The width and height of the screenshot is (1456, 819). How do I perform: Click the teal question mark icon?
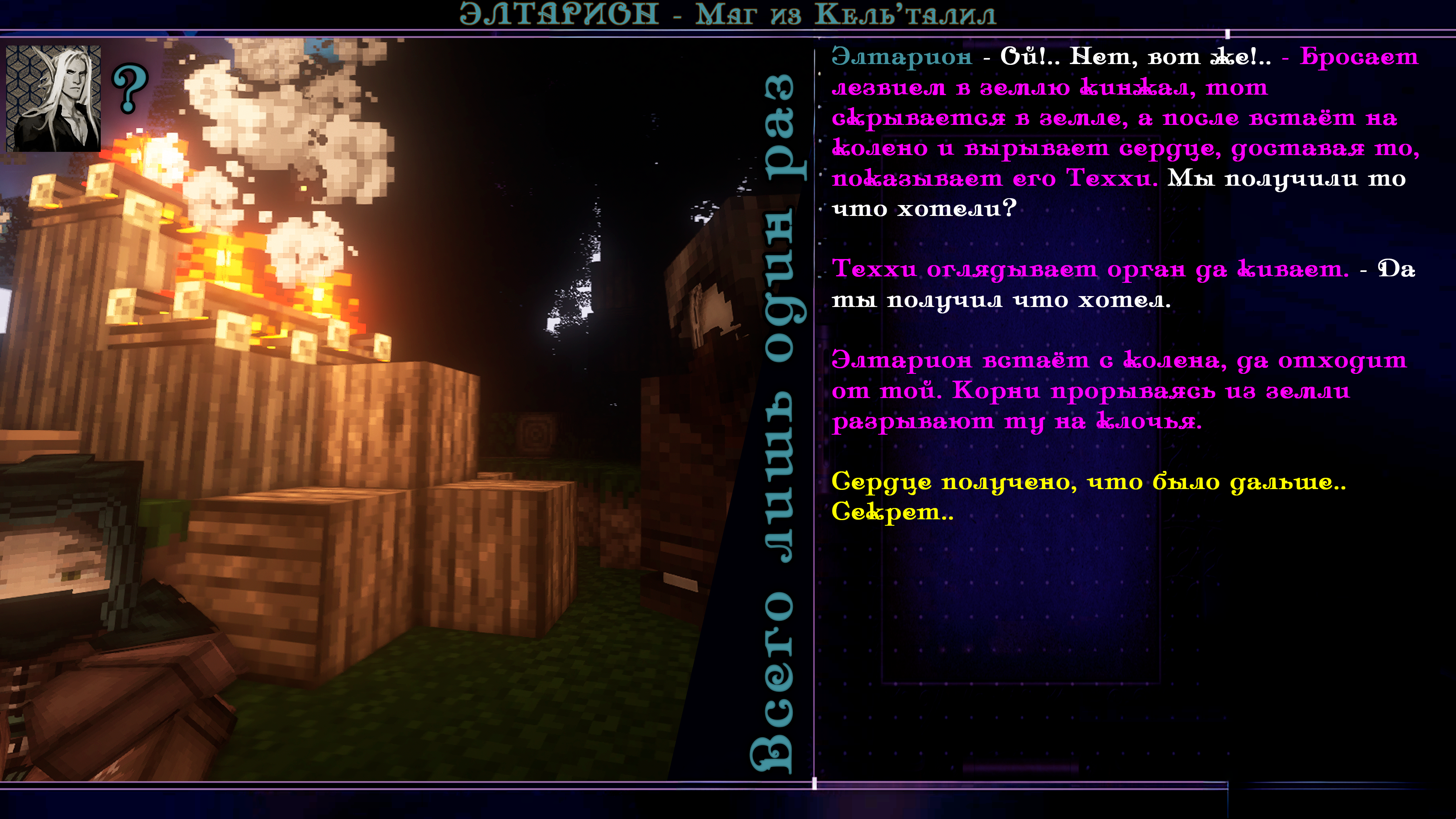pyautogui.click(x=130, y=88)
